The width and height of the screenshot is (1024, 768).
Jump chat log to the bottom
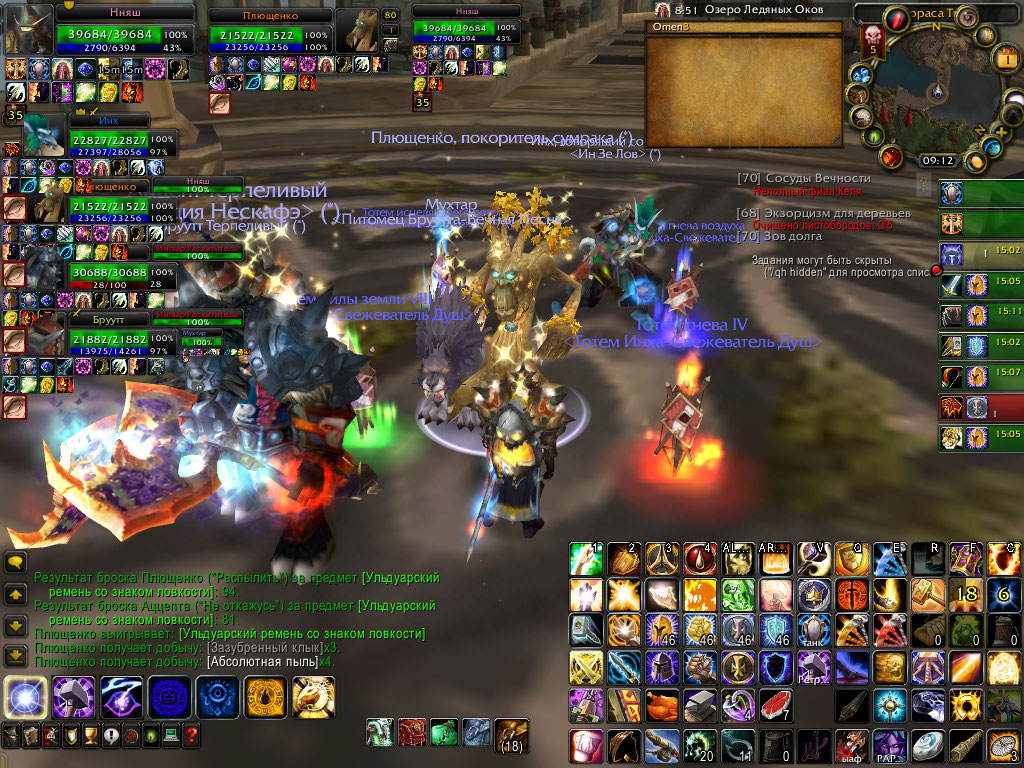pos(15,656)
